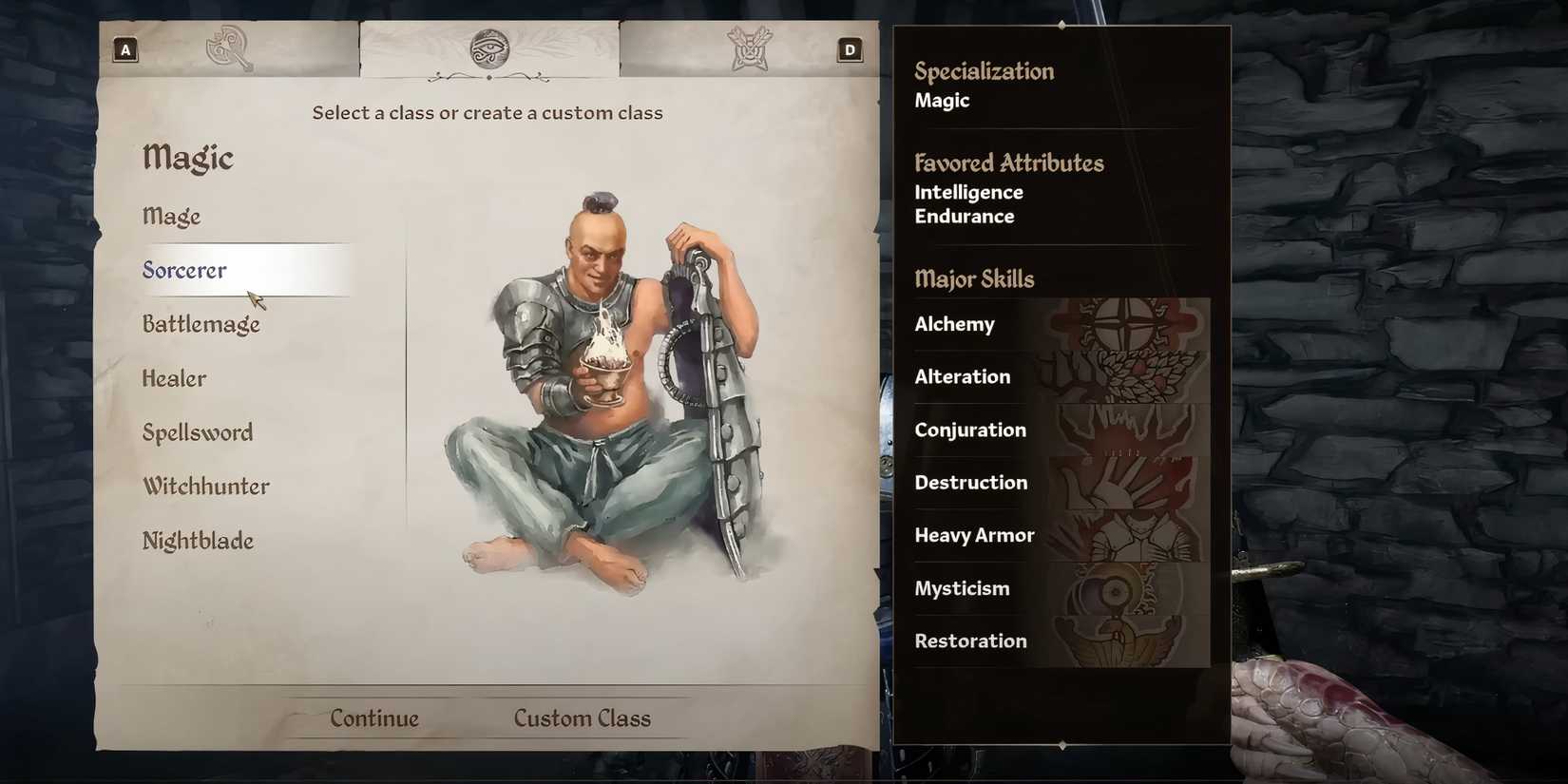
Task: Open the magic eye tab
Action: coord(489,48)
